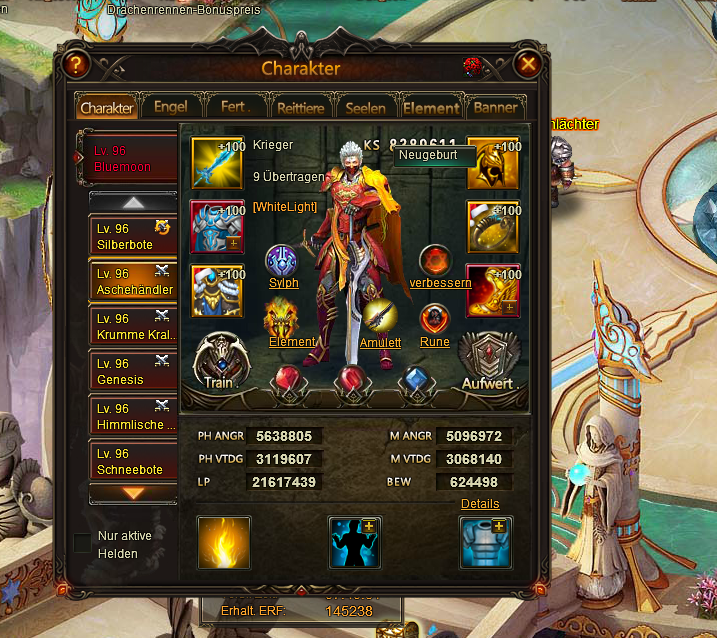The width and height of the screenshot is (717, 638).
Task: Open the Aufwert upgrade button
Action: coord(487,362)
